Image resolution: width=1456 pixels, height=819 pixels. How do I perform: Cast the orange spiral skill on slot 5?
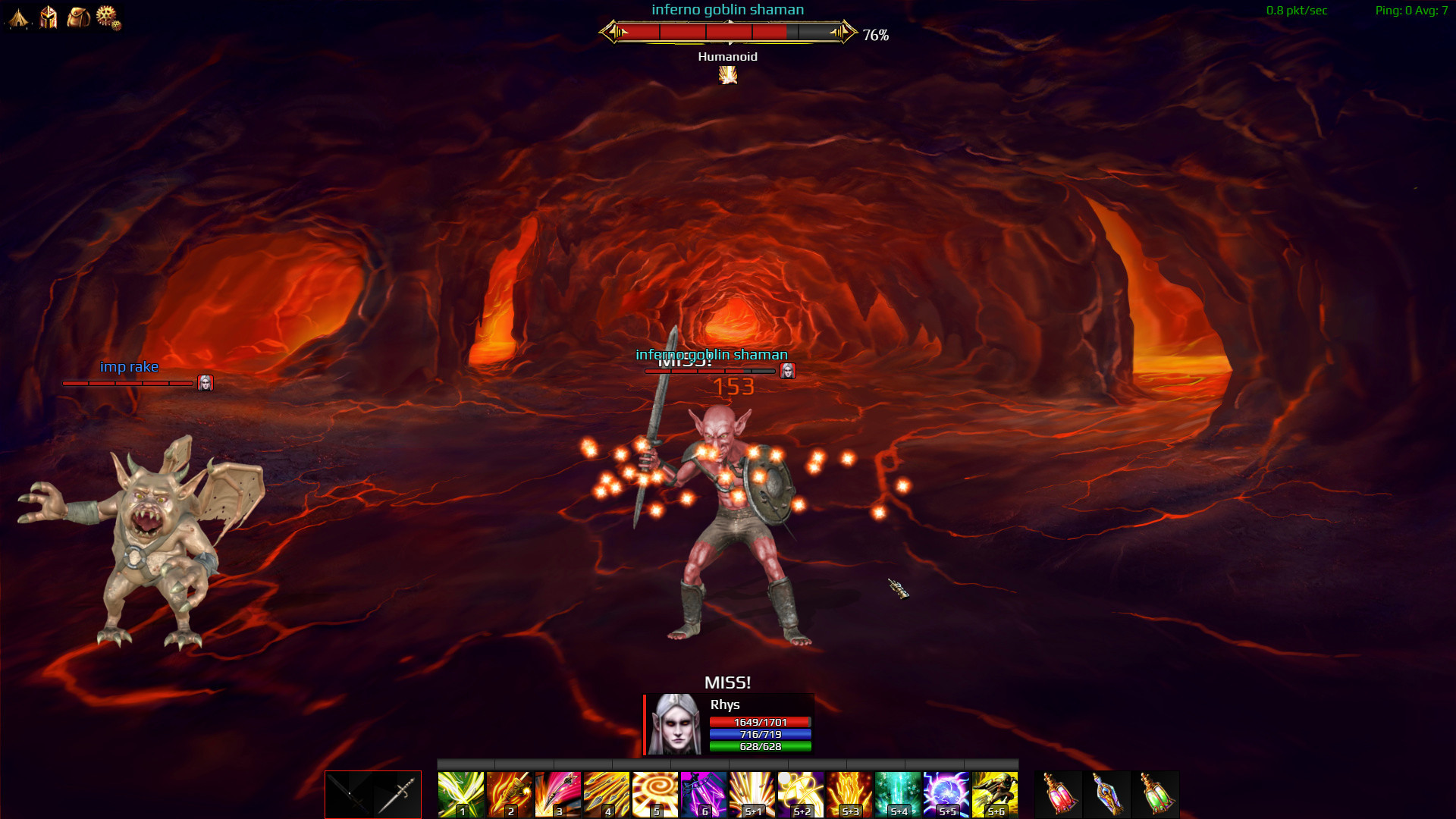coord(655,794)
